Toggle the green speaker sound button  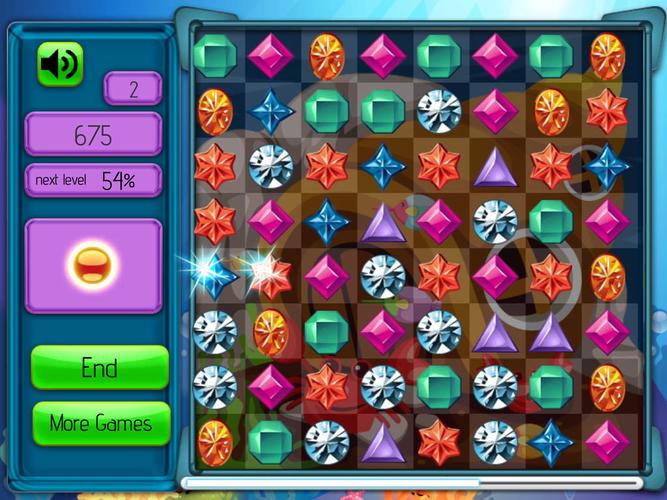click(60, 65)
